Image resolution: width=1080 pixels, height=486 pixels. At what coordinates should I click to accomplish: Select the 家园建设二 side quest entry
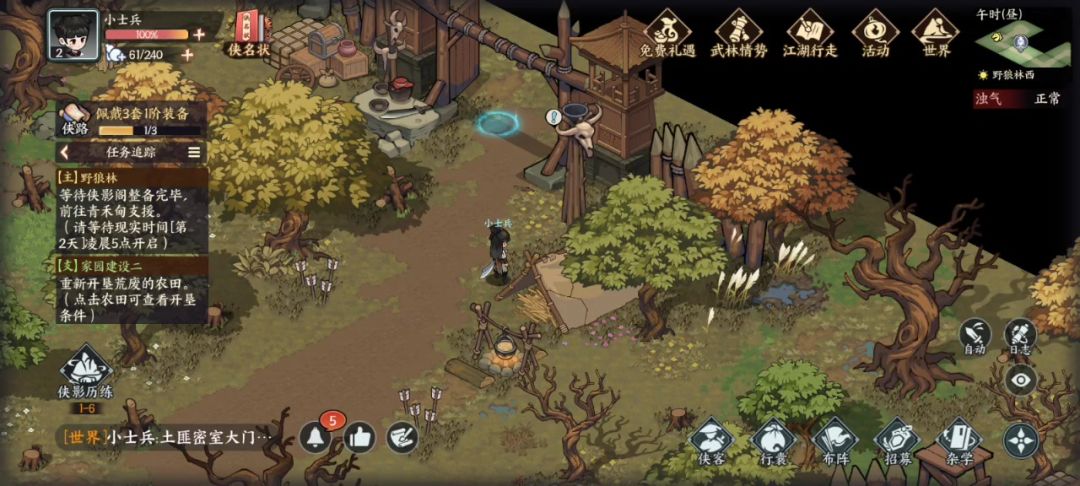pos(132,290)
